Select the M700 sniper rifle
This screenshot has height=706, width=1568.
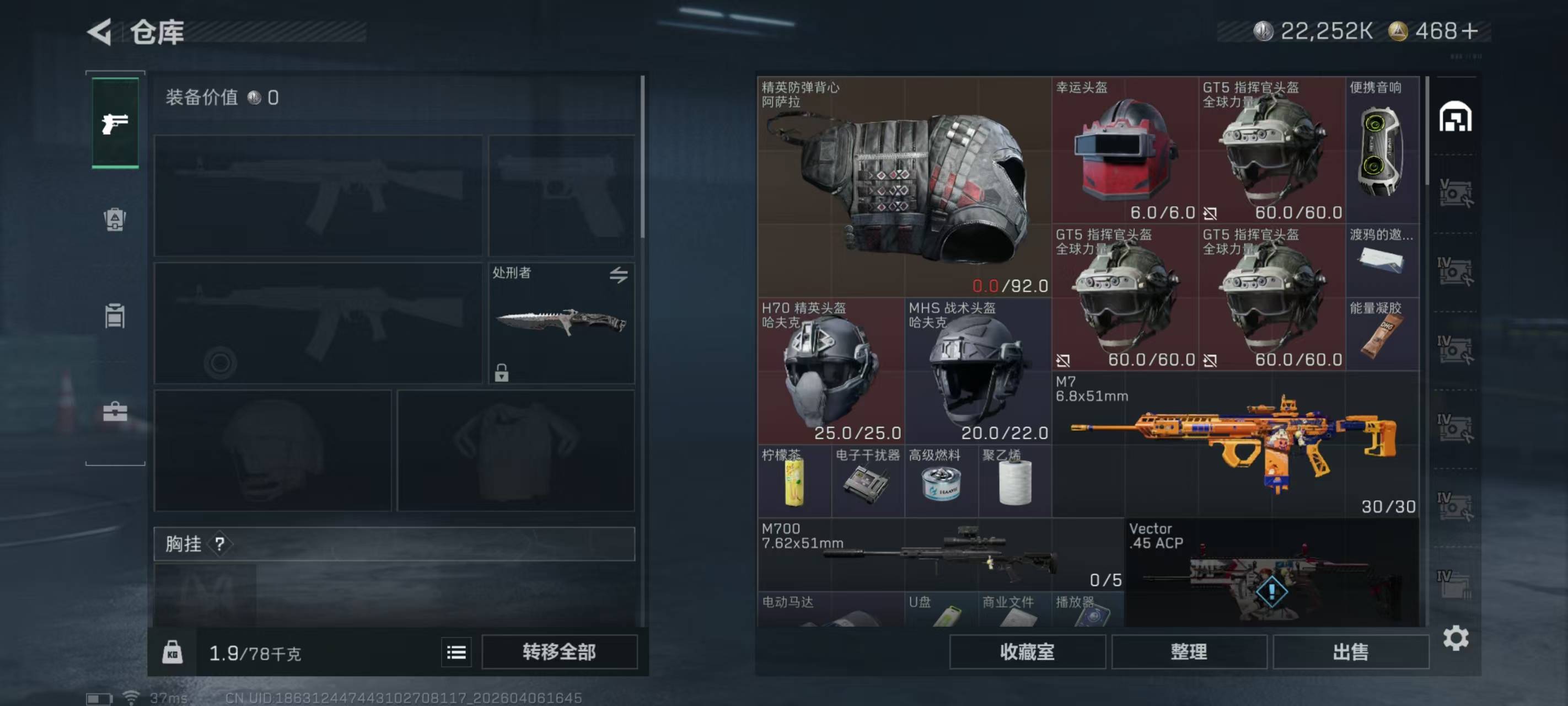point(941,554)
